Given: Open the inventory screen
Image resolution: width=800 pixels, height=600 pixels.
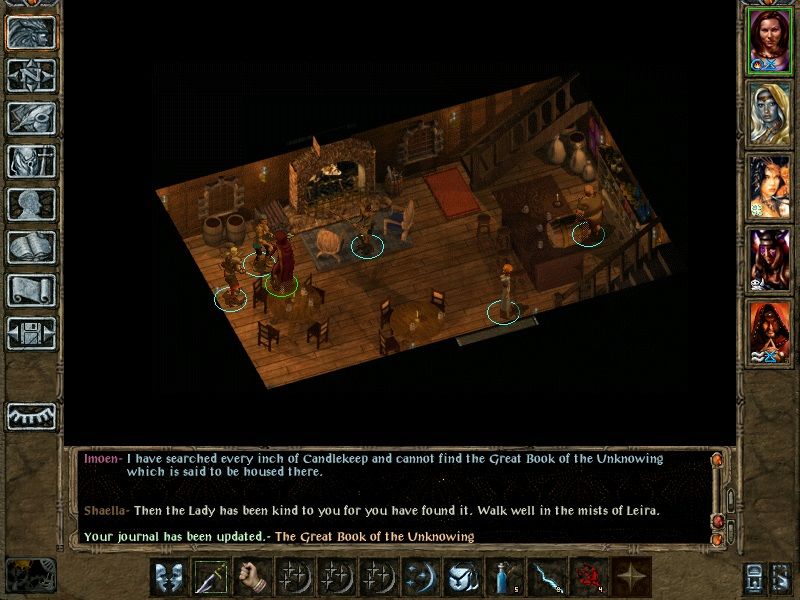Looking at the screenshot, I should tap(31, 162).
